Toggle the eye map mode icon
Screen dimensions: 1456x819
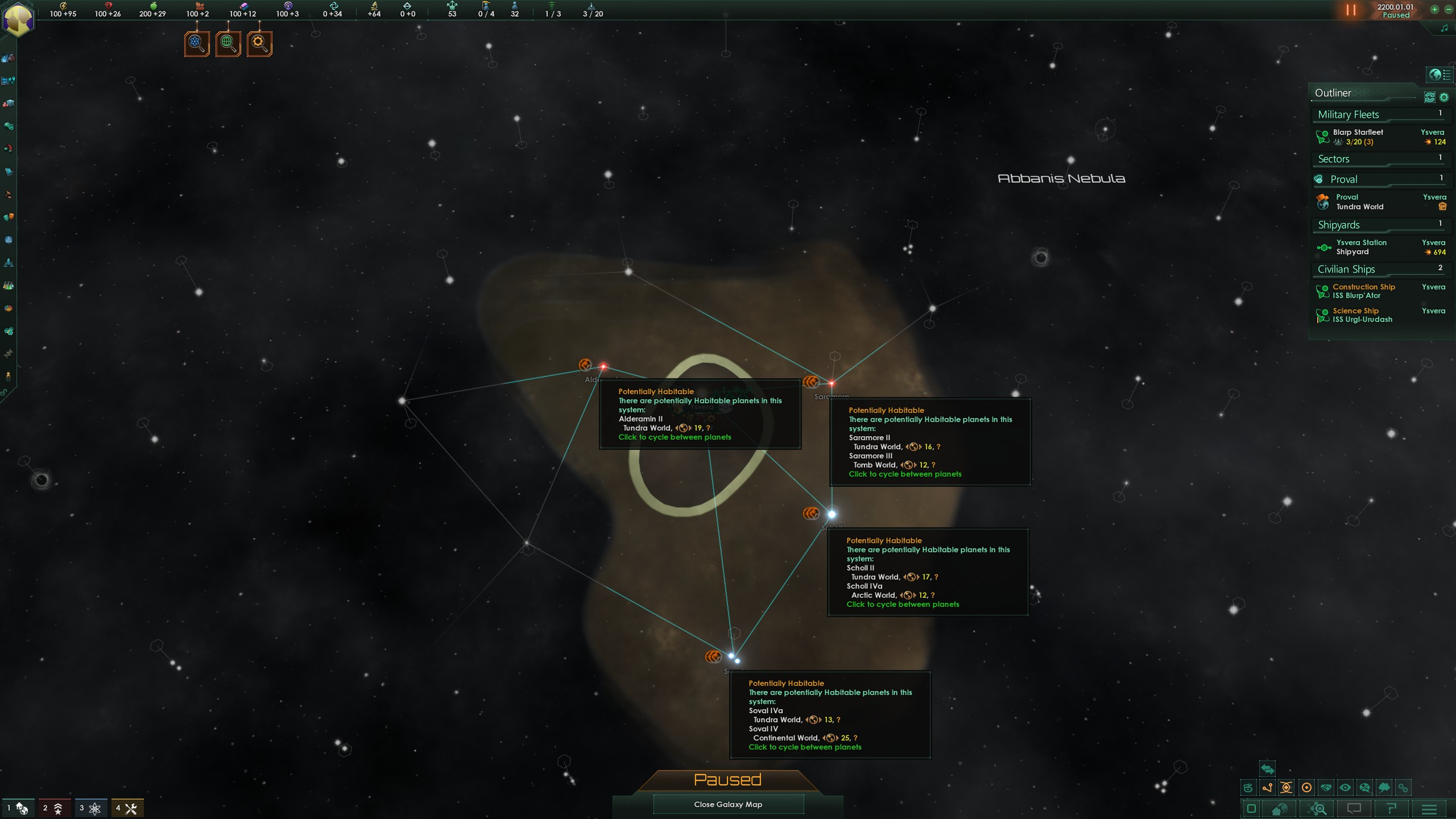pos(1345,788)
